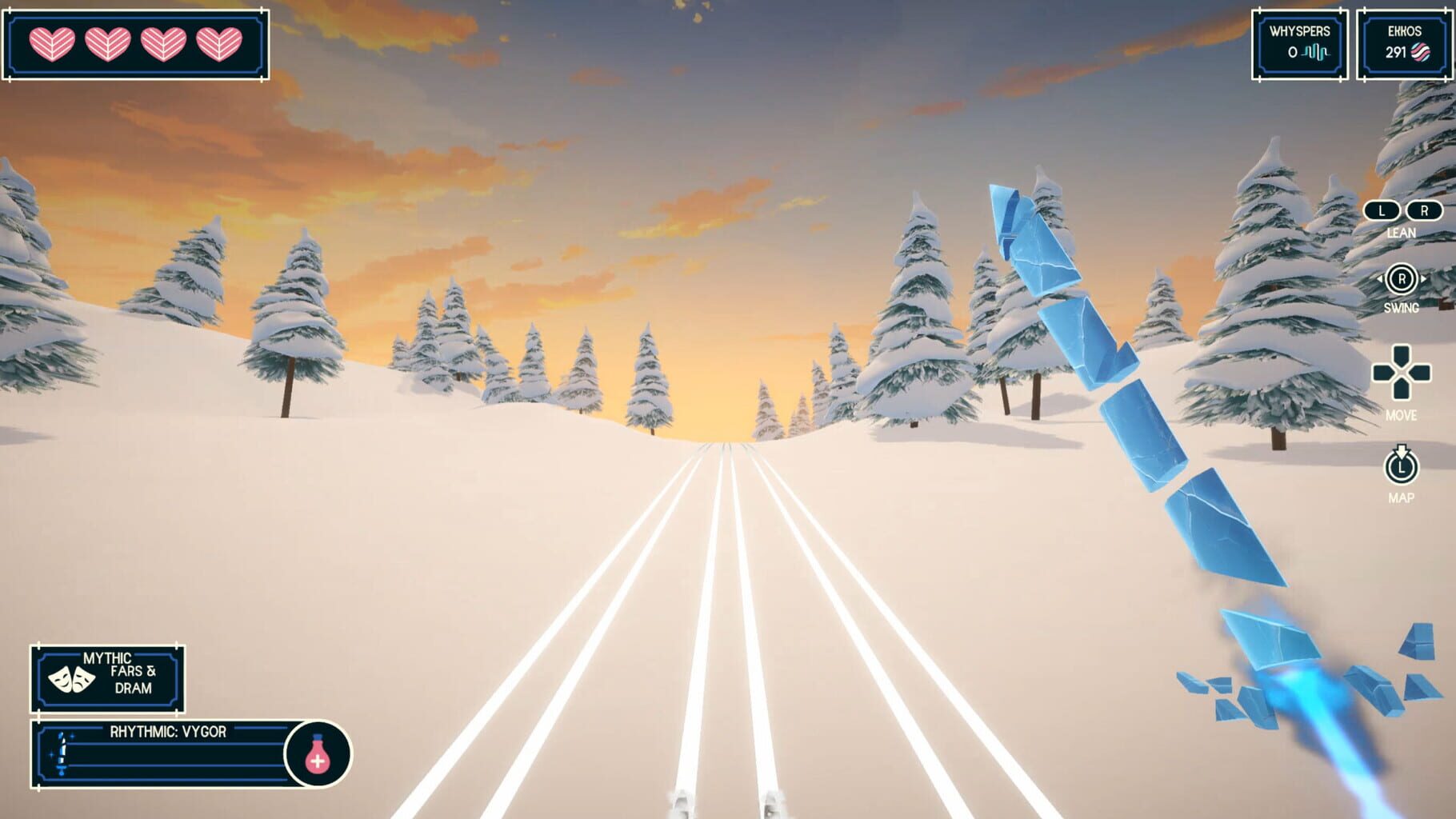
Task: Click the circular R Swing icon
Action: point(1403,278)
